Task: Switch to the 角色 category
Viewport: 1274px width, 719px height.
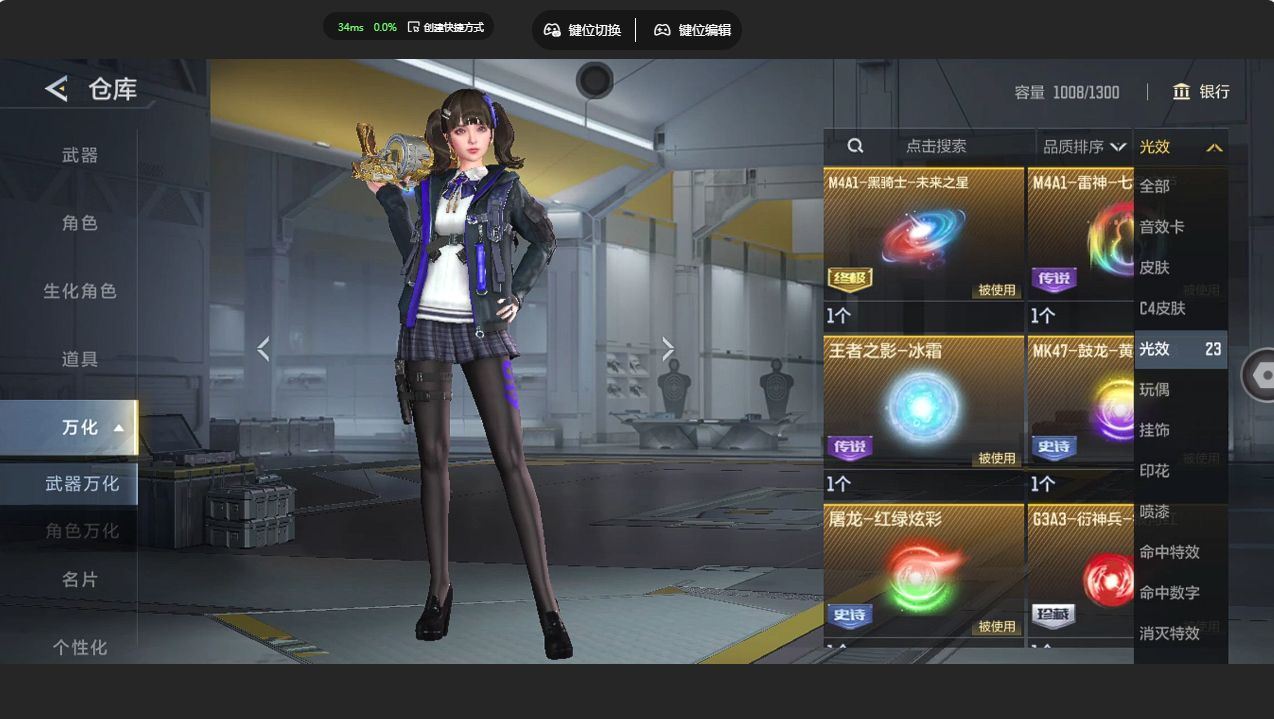Action: pos(80,223)
